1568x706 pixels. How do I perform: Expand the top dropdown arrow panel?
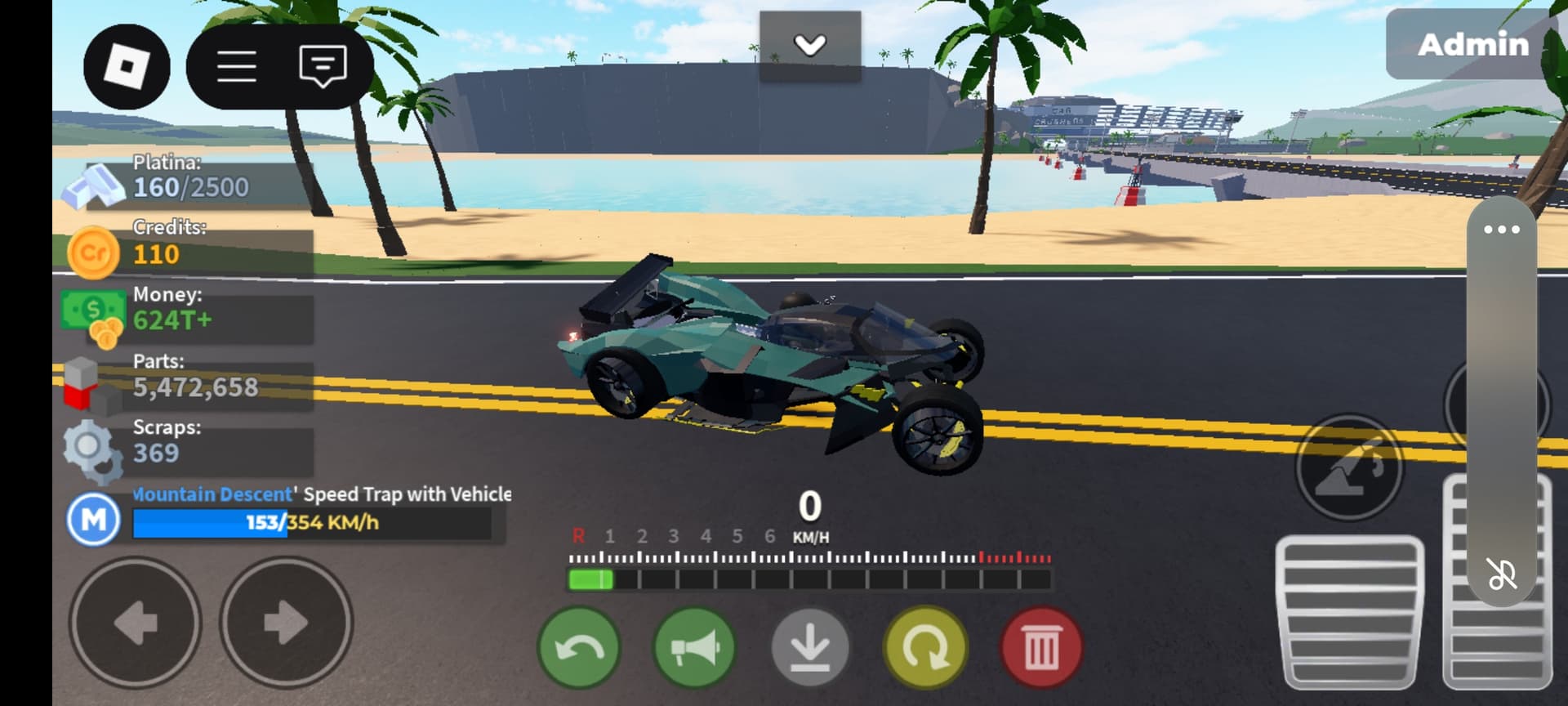click(809, 45)
